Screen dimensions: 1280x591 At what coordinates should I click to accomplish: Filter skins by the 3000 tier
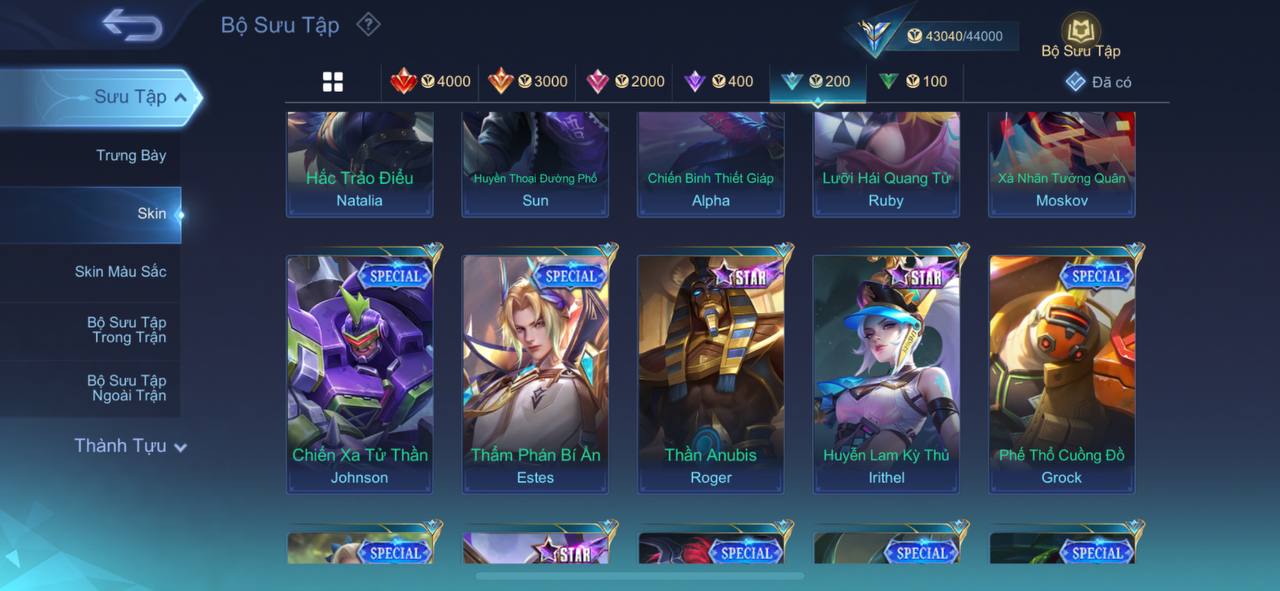pyautogui.click(x=527, y=81)
